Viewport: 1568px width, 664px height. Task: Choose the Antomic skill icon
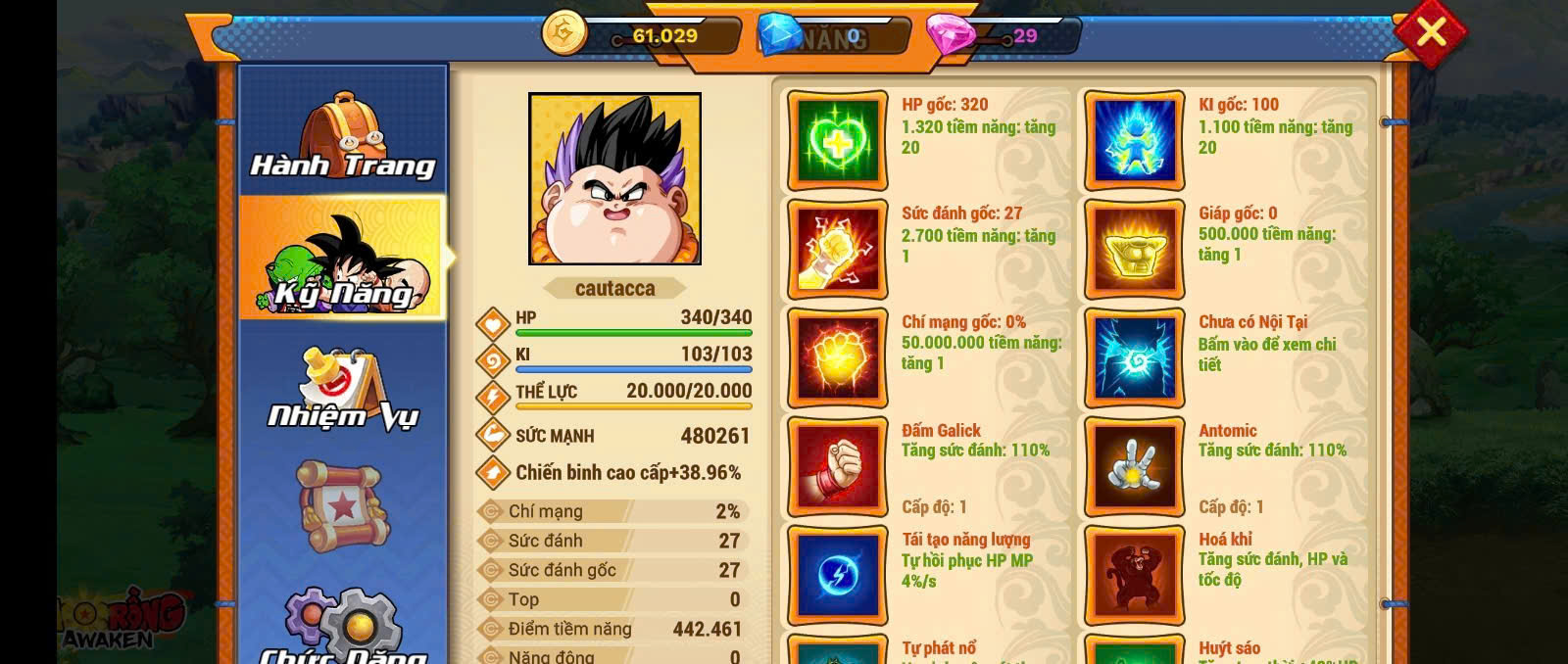1134,467
